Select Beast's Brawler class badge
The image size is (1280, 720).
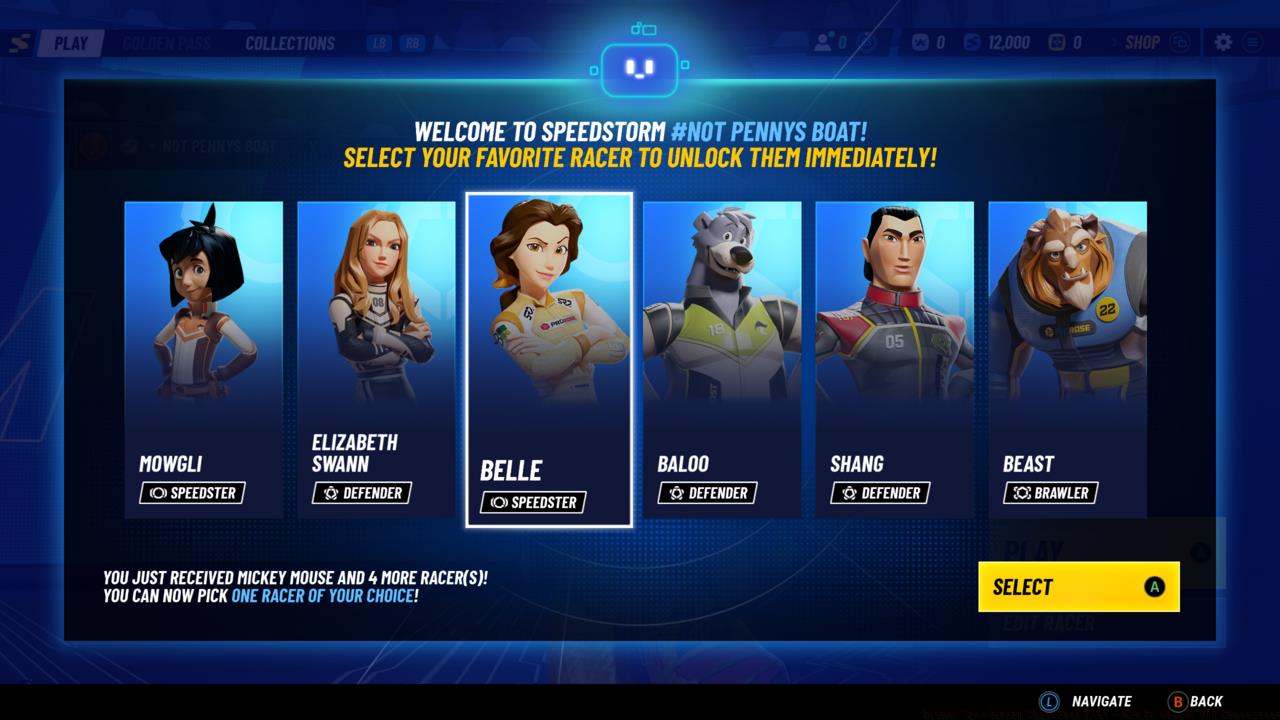(x=1052, y=492)
